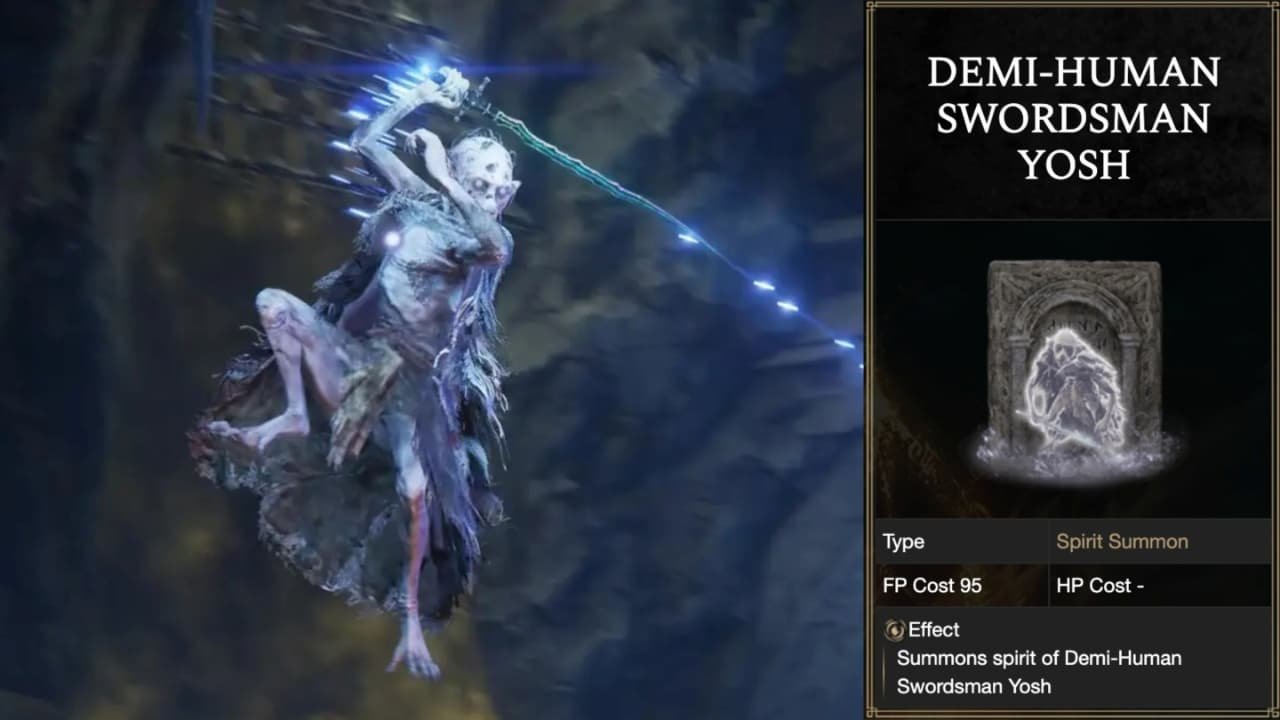This screenshot has height=720, width=1280.
Task: Click the Effect swirl icon
Action: (894, 630)
